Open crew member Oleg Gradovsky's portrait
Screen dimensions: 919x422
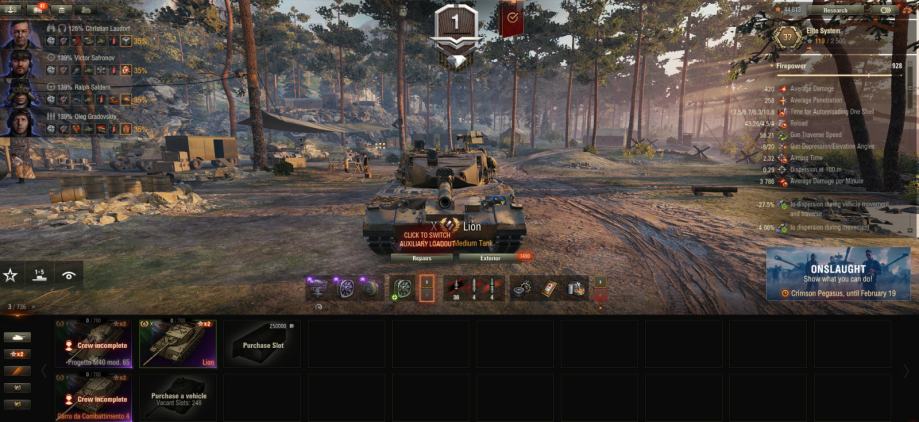19,122
